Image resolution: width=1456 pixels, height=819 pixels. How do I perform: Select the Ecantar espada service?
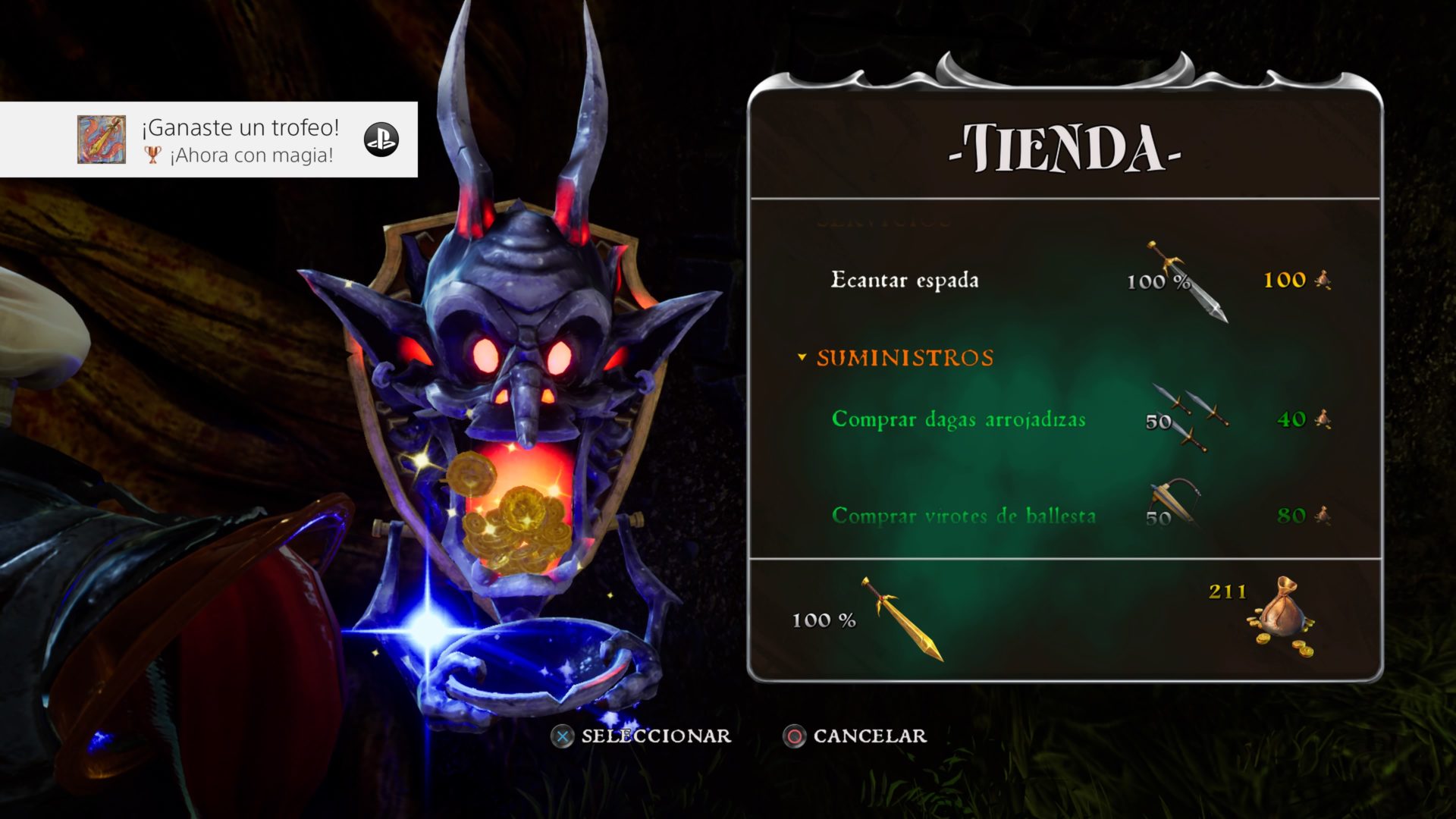point(905,281)
